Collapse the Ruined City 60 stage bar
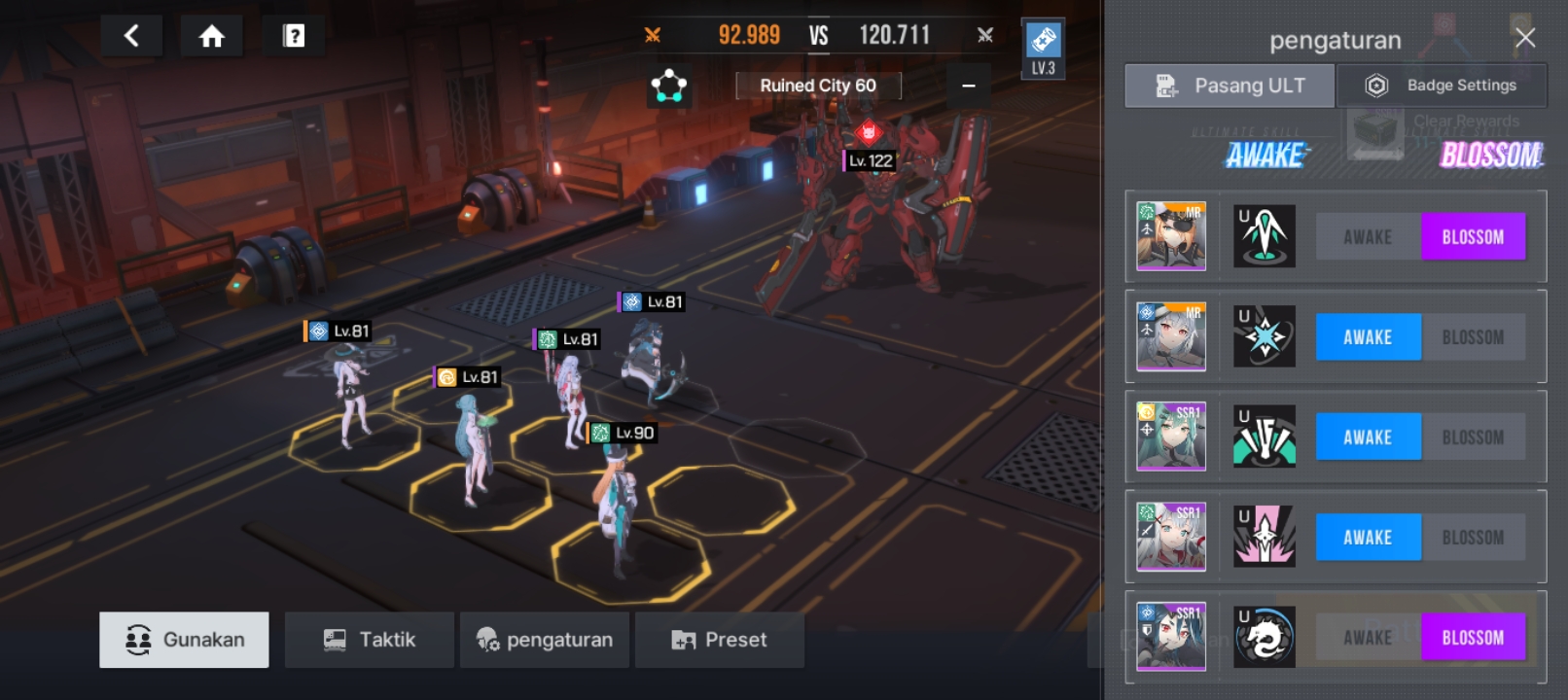The height and width of the screenshot is (700, 1568). coord(968,86)
